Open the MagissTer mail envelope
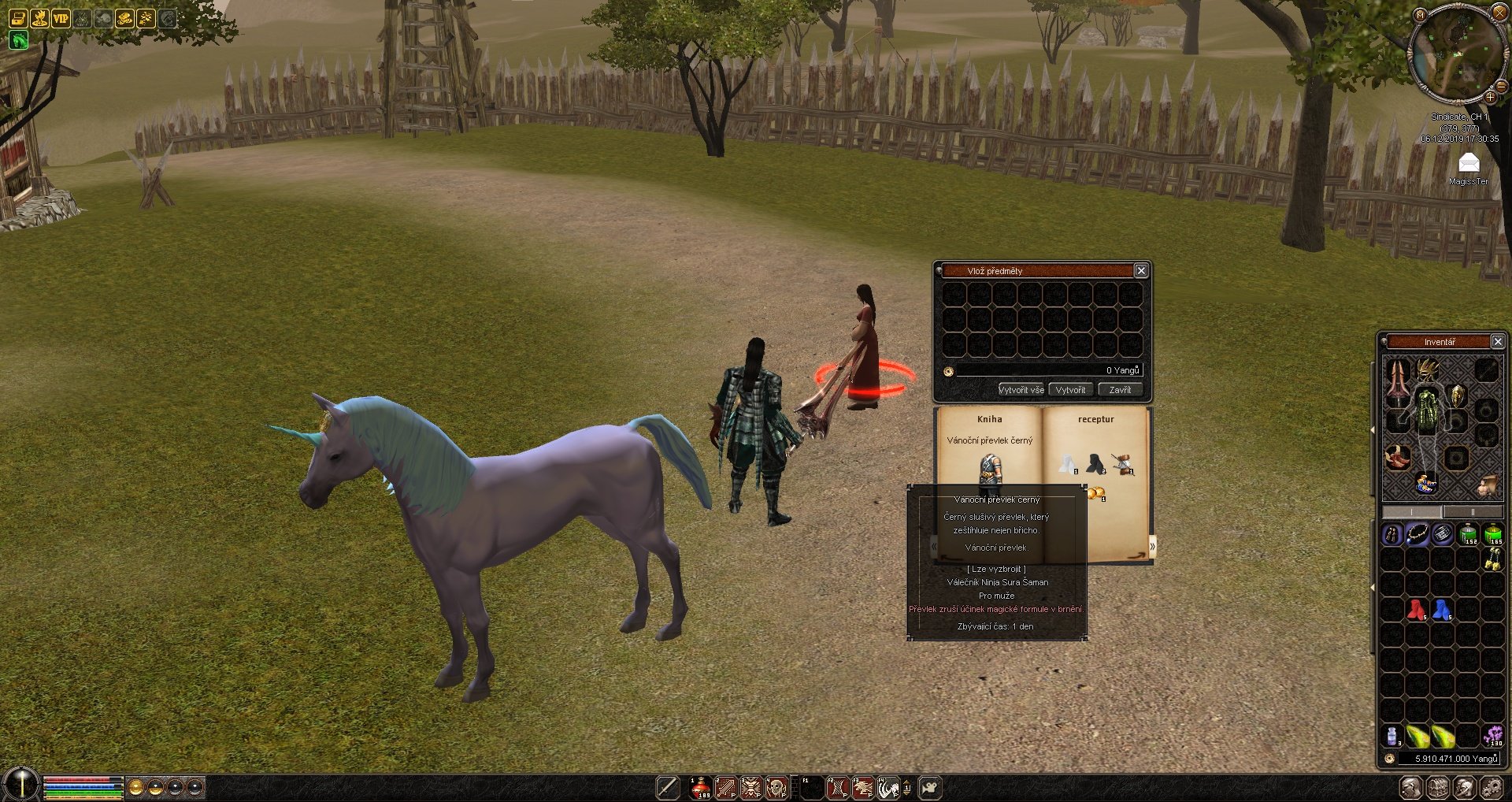1512x802 pixels. pyautogui.click(x=1469, y=164)
